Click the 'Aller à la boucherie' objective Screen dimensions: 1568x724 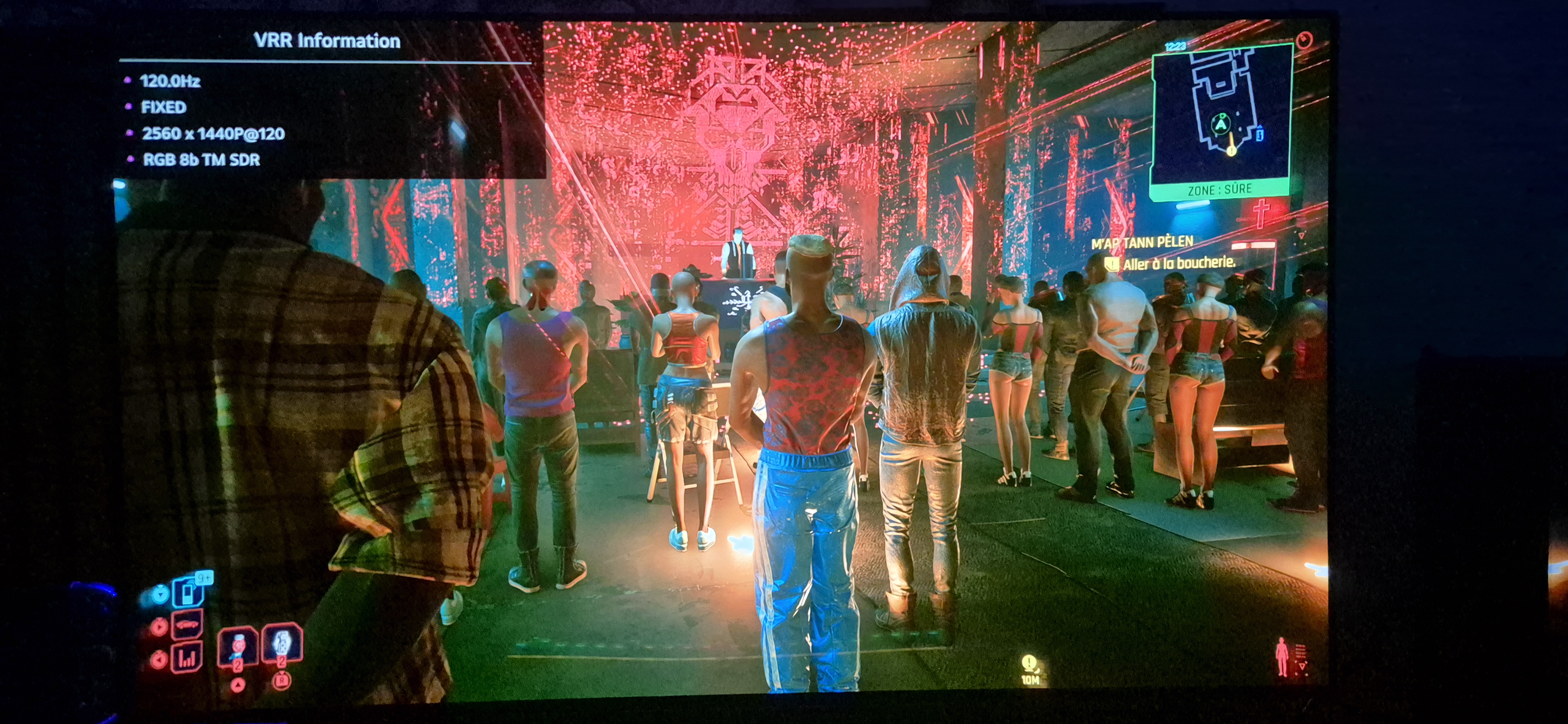(x=1178, y=263)
